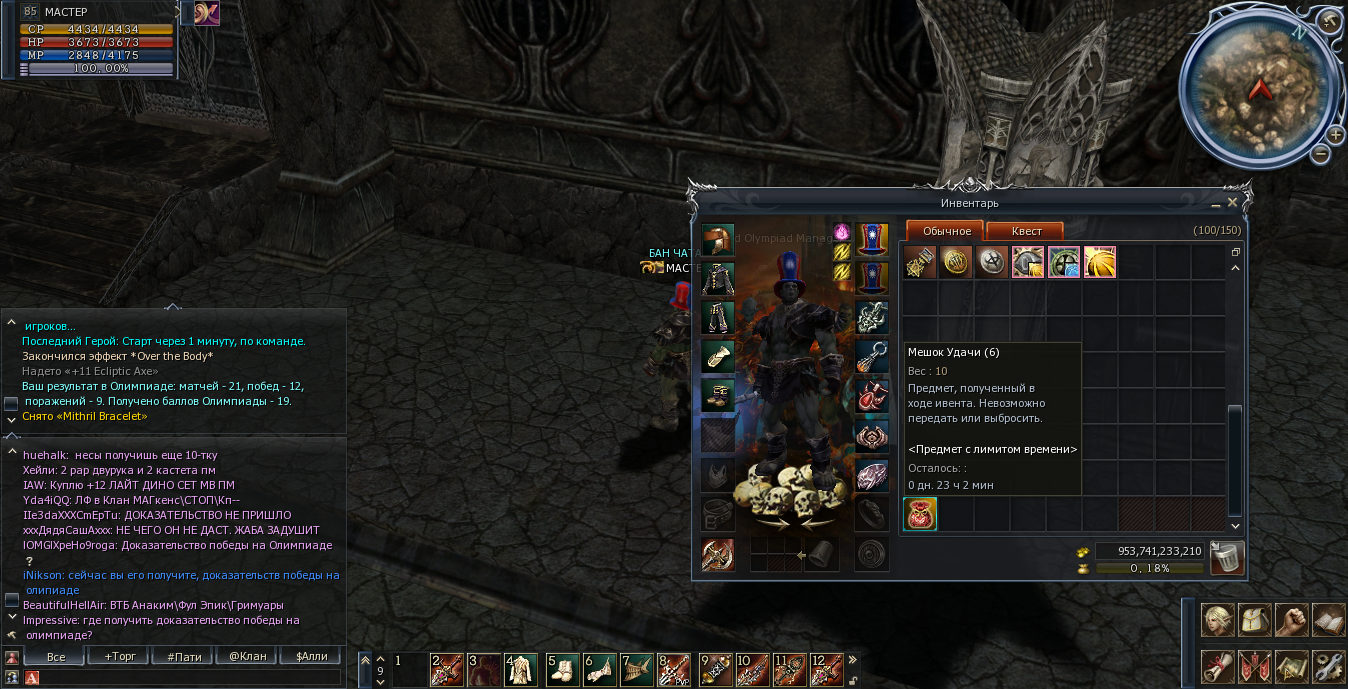
Task: Open the @Клан chat tab
Action: [x=247, y=657]
